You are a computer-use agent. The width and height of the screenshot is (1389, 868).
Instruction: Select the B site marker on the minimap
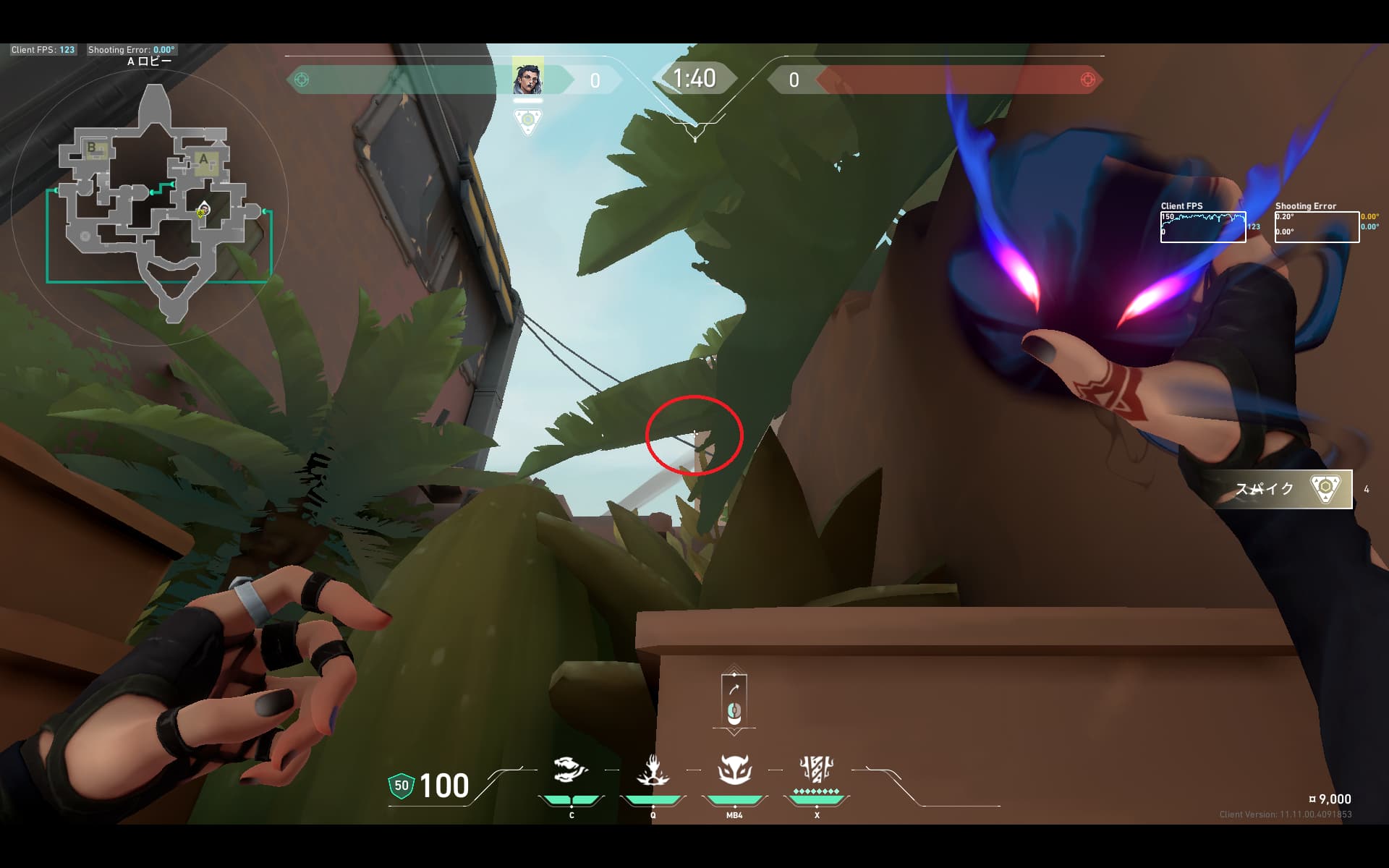point(93,148)
